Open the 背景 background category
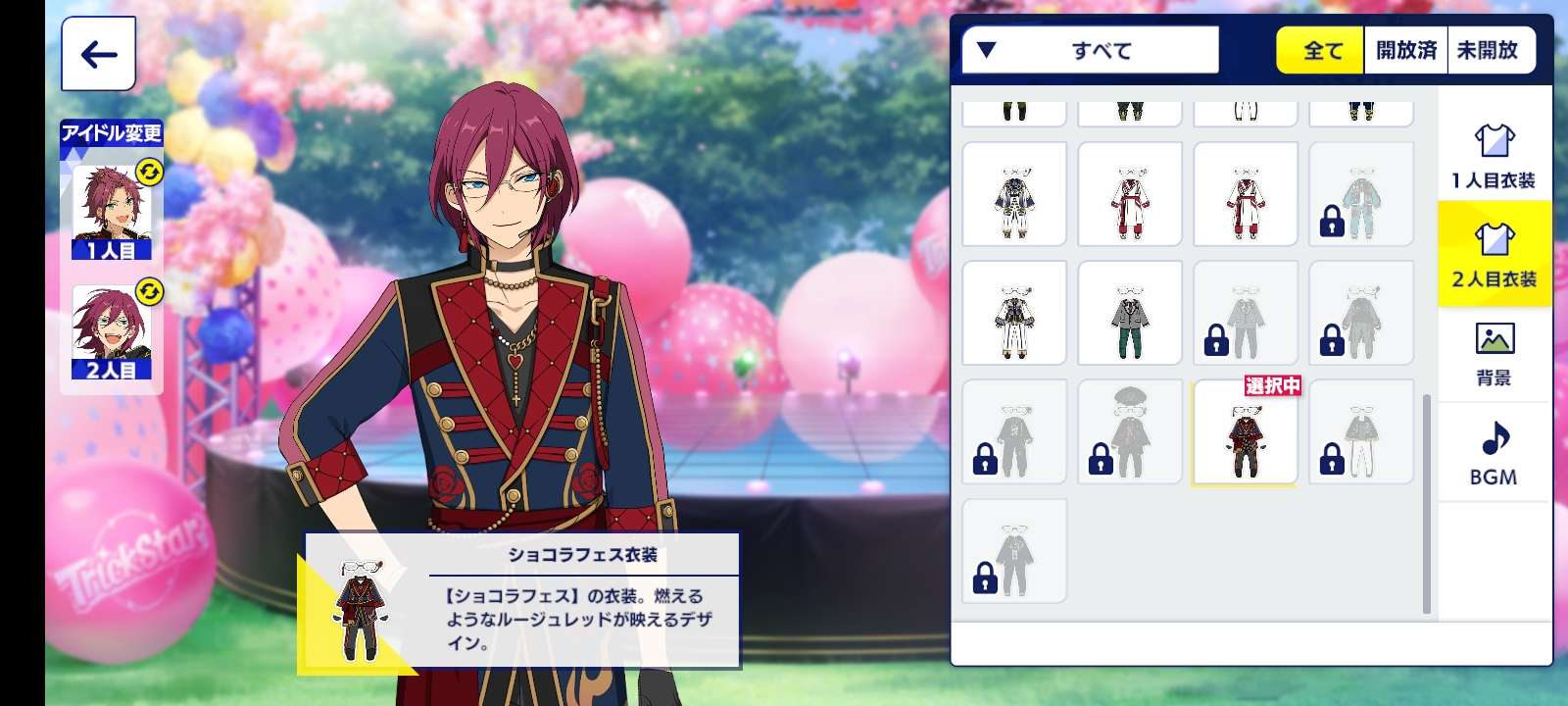 [1494, 353]
